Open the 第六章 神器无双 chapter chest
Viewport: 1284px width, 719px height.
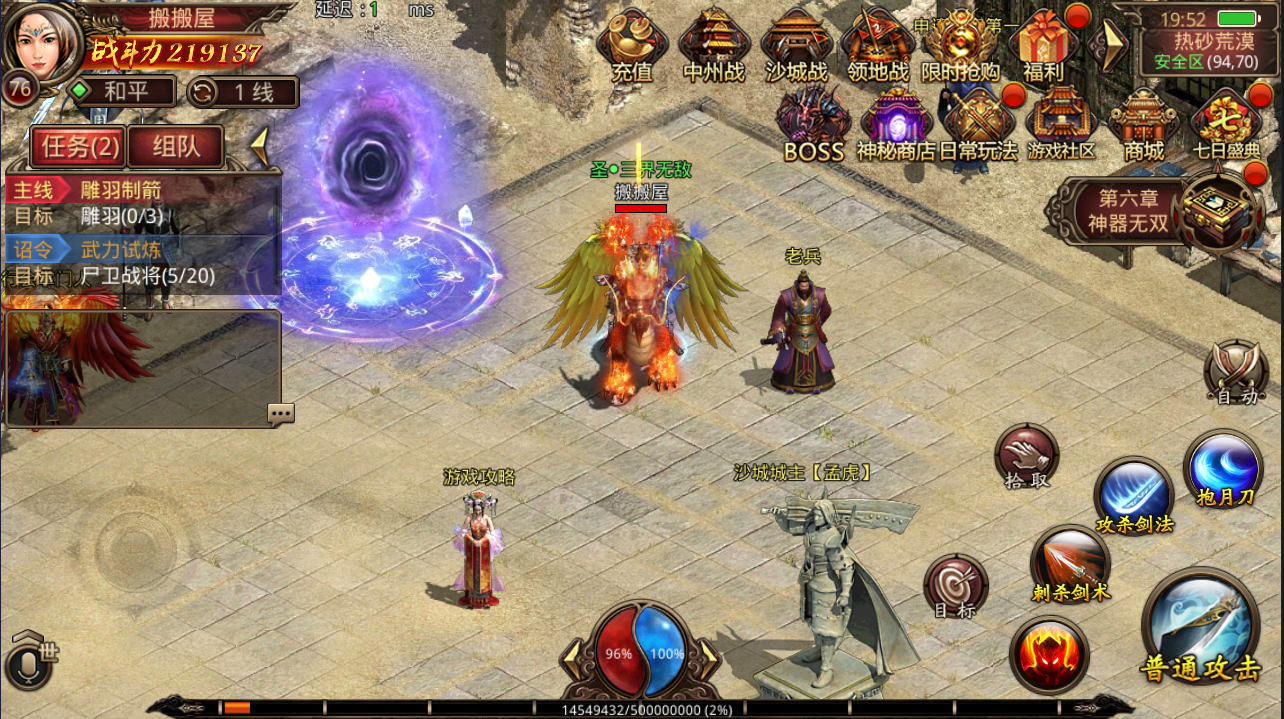click(x=1215, y=210)
